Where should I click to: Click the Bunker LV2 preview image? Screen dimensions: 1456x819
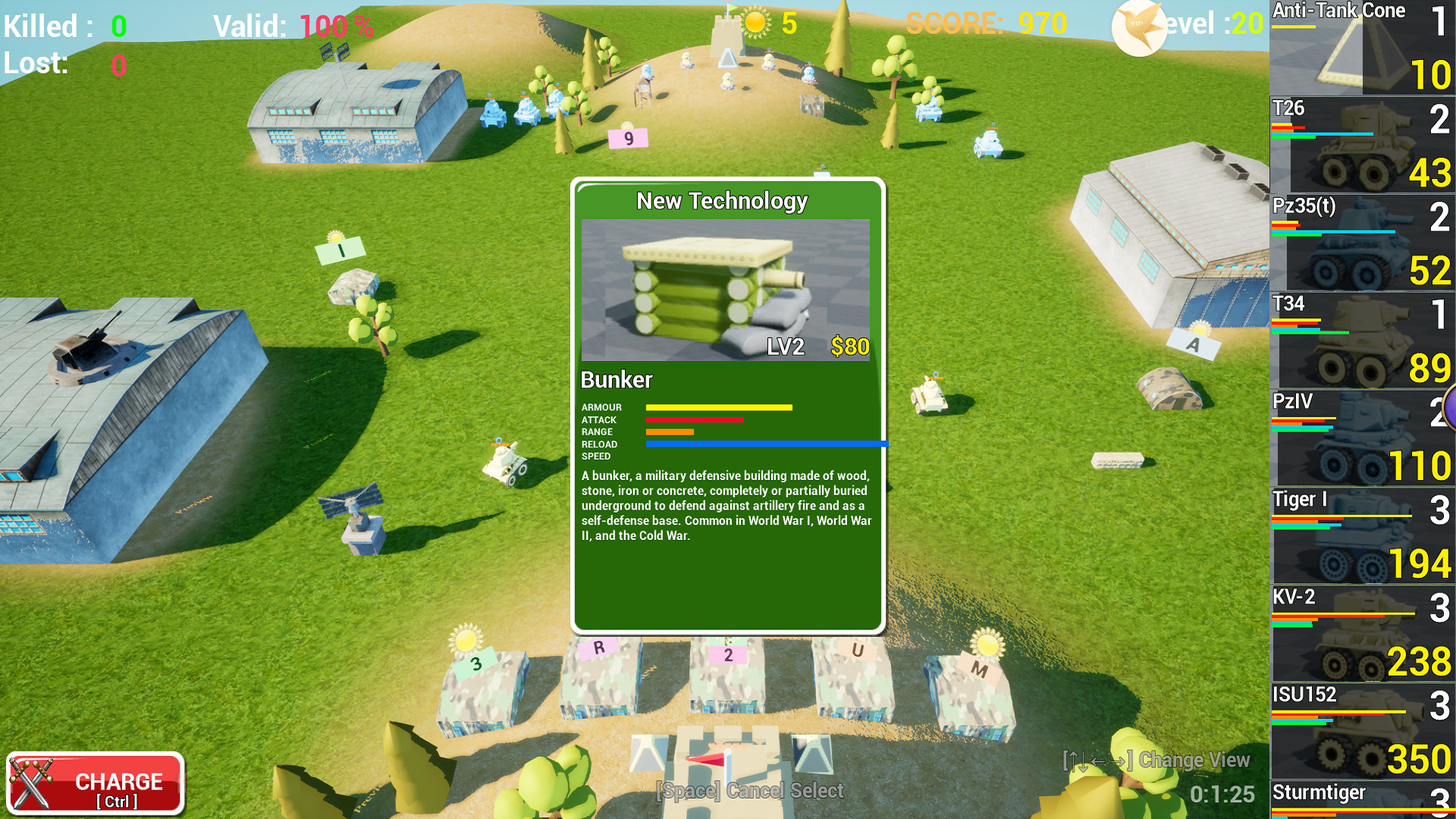(726, 292)
